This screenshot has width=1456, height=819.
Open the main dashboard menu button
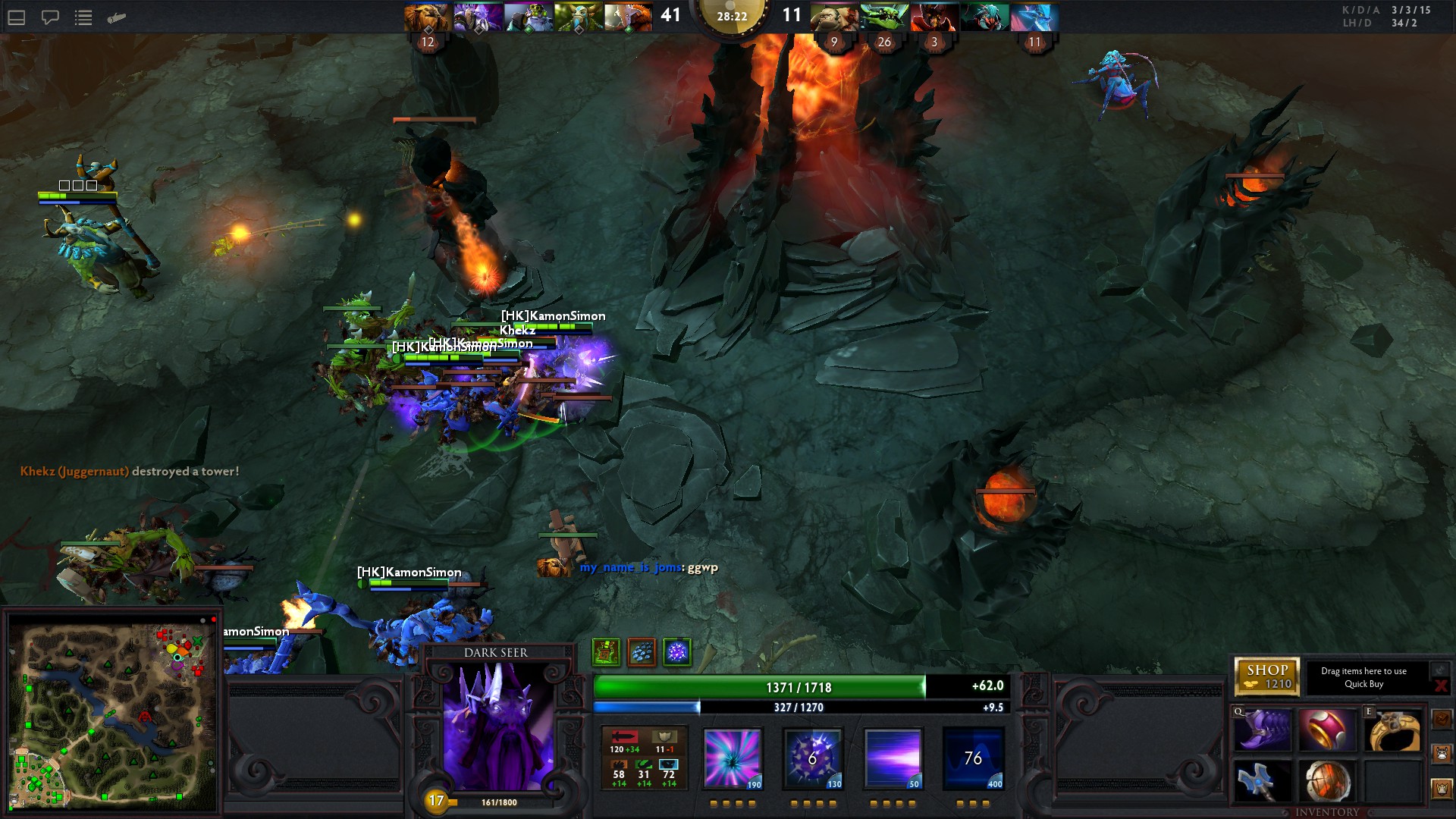tap(17, 17)
